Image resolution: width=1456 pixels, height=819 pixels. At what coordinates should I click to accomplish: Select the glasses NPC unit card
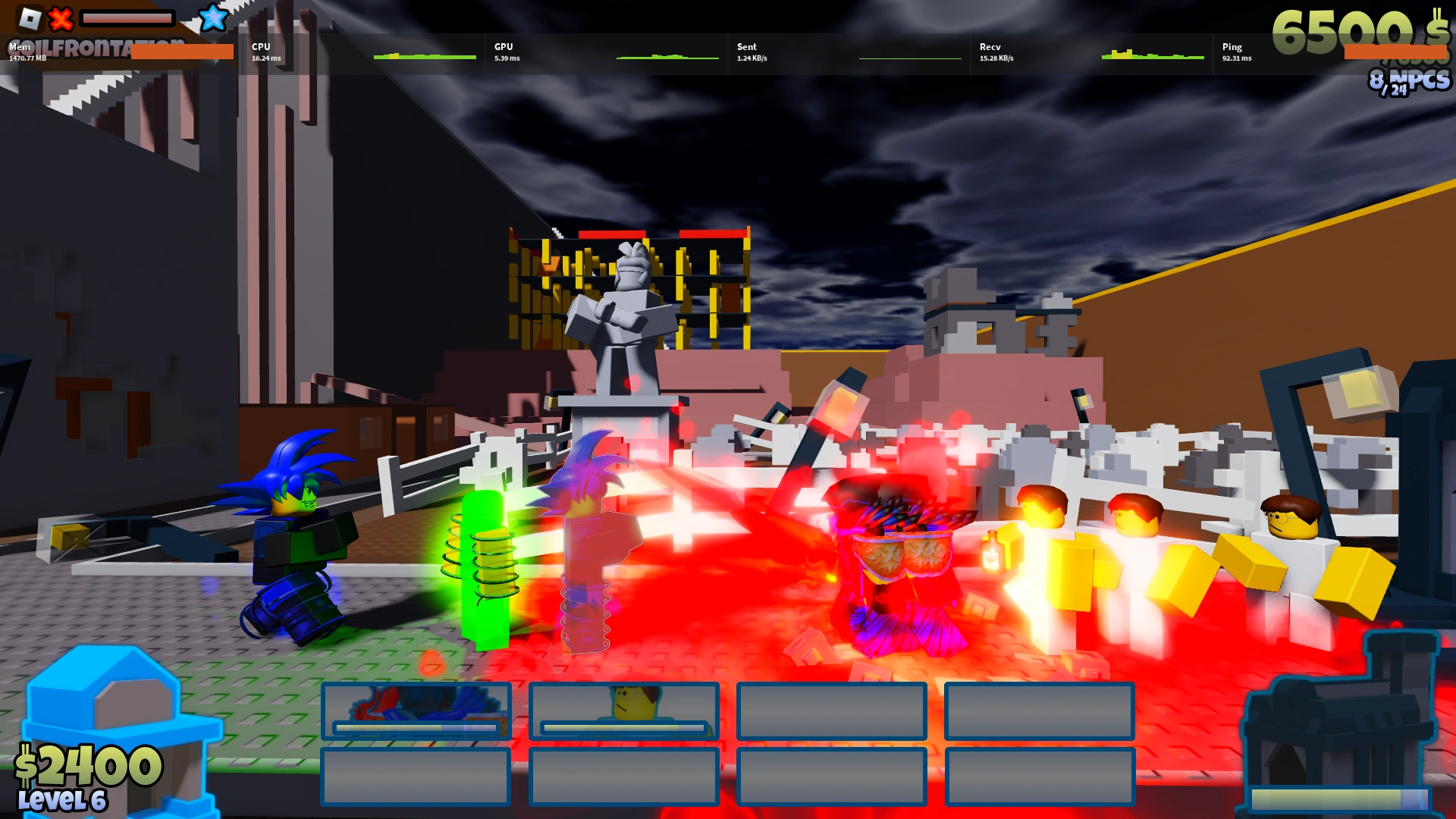(624, 711)
